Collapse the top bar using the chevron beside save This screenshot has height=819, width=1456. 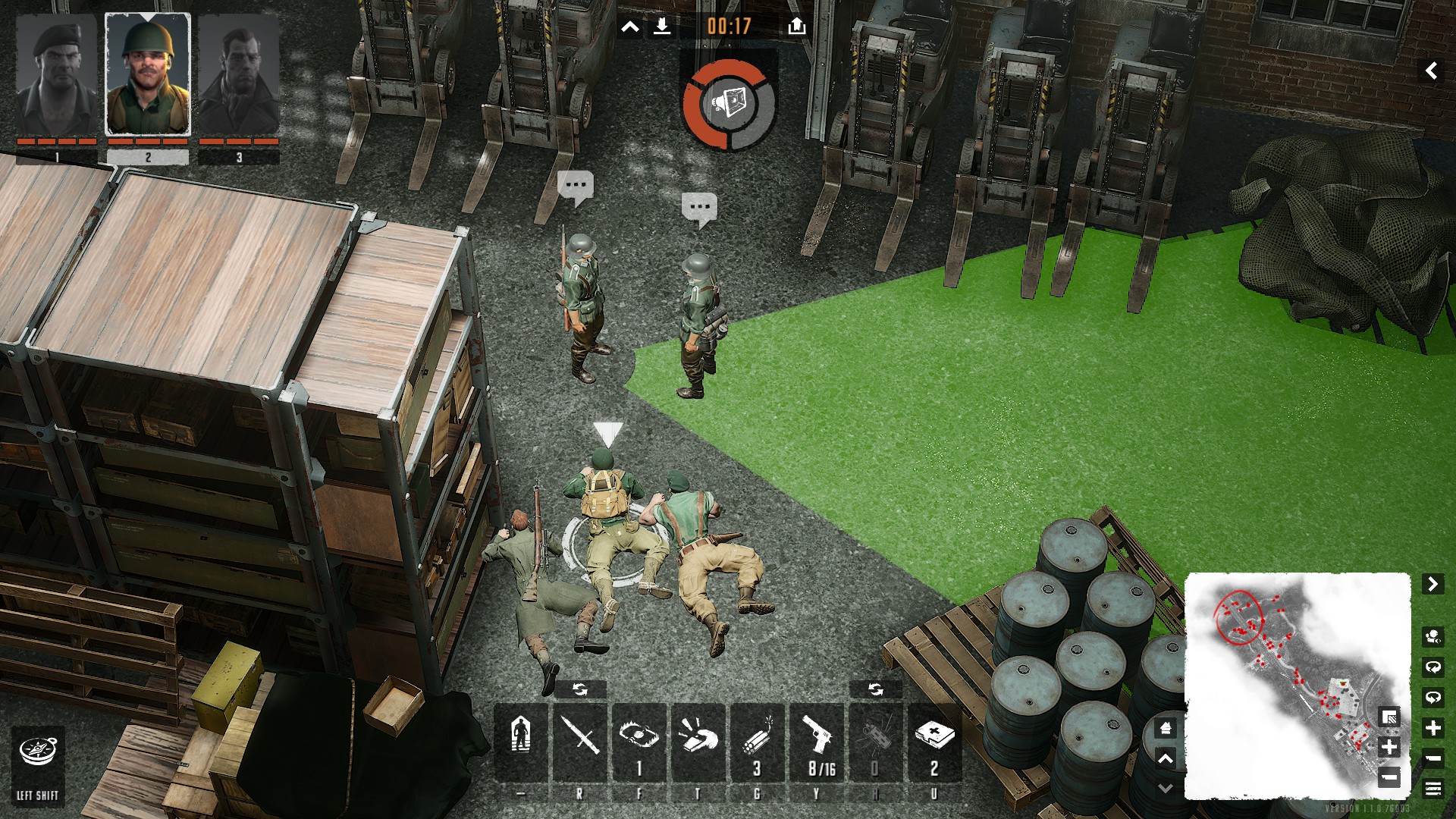629,28
